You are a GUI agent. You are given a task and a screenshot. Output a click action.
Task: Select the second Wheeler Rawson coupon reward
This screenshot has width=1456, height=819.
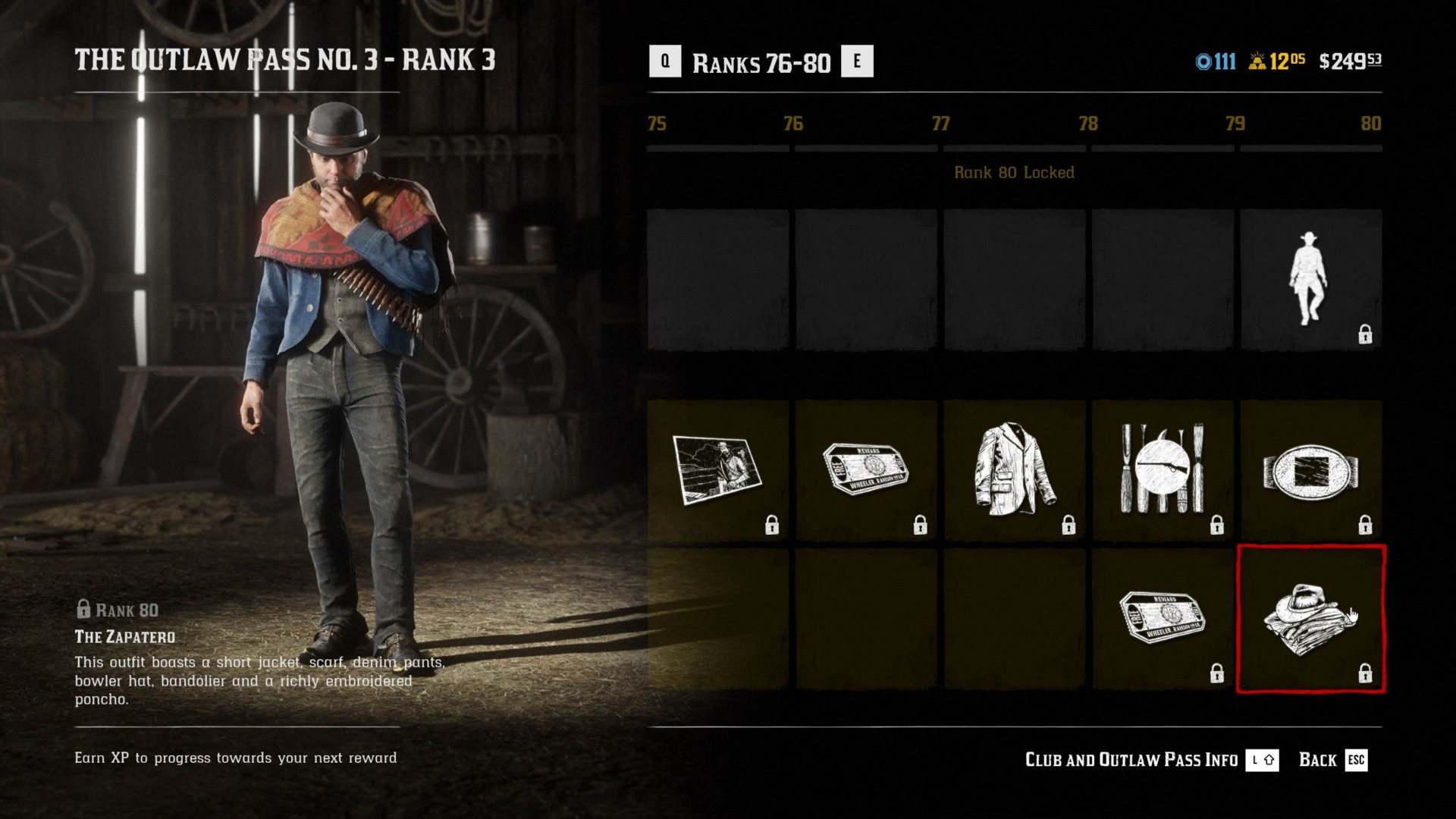(x=1164, y=614)
